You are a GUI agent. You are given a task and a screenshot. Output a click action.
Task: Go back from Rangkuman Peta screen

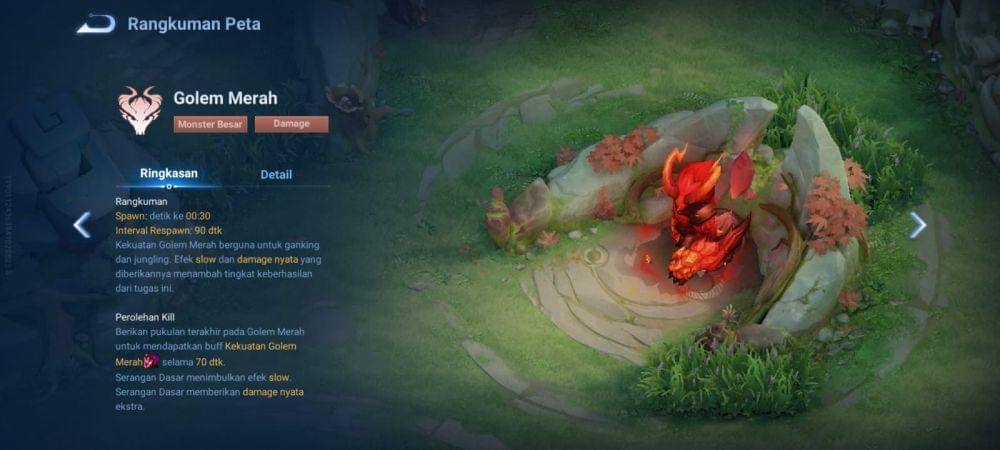pyautogui.click(x=95, y=24)
